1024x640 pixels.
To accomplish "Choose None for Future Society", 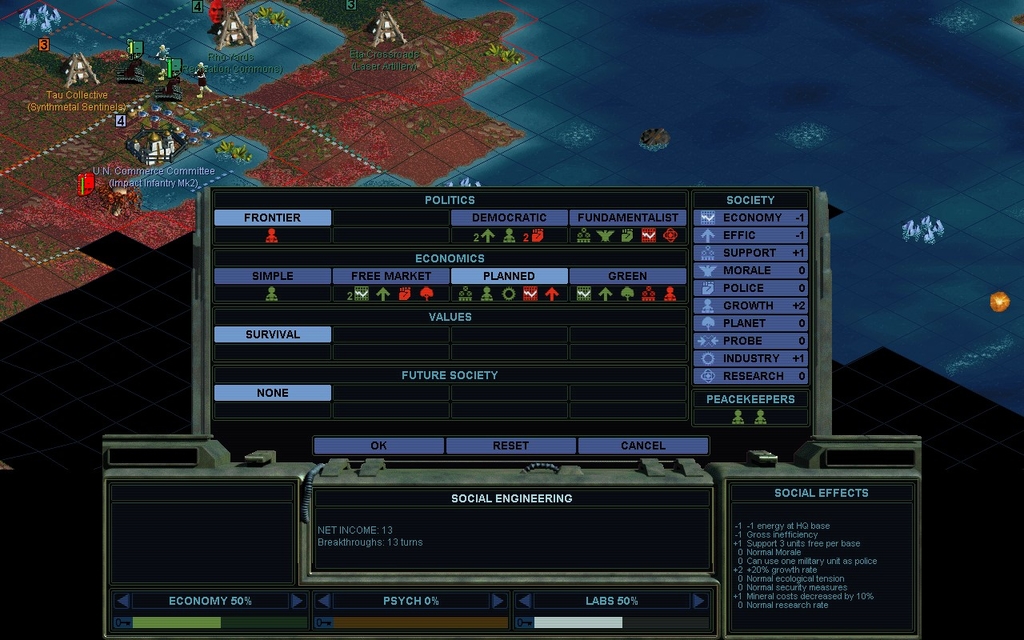I will pos(272,393).
